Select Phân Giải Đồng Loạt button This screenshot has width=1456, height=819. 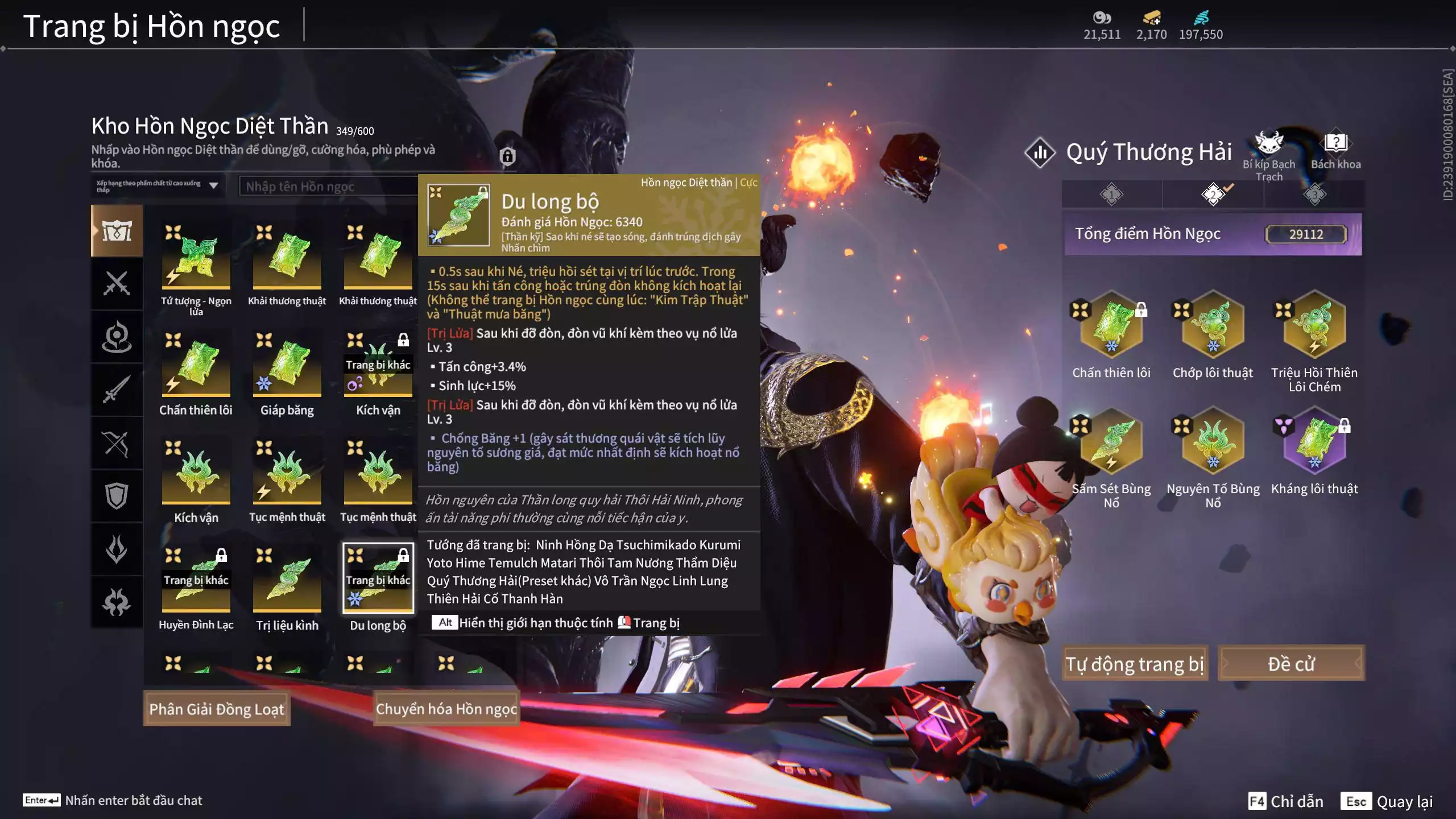[217, 709]
